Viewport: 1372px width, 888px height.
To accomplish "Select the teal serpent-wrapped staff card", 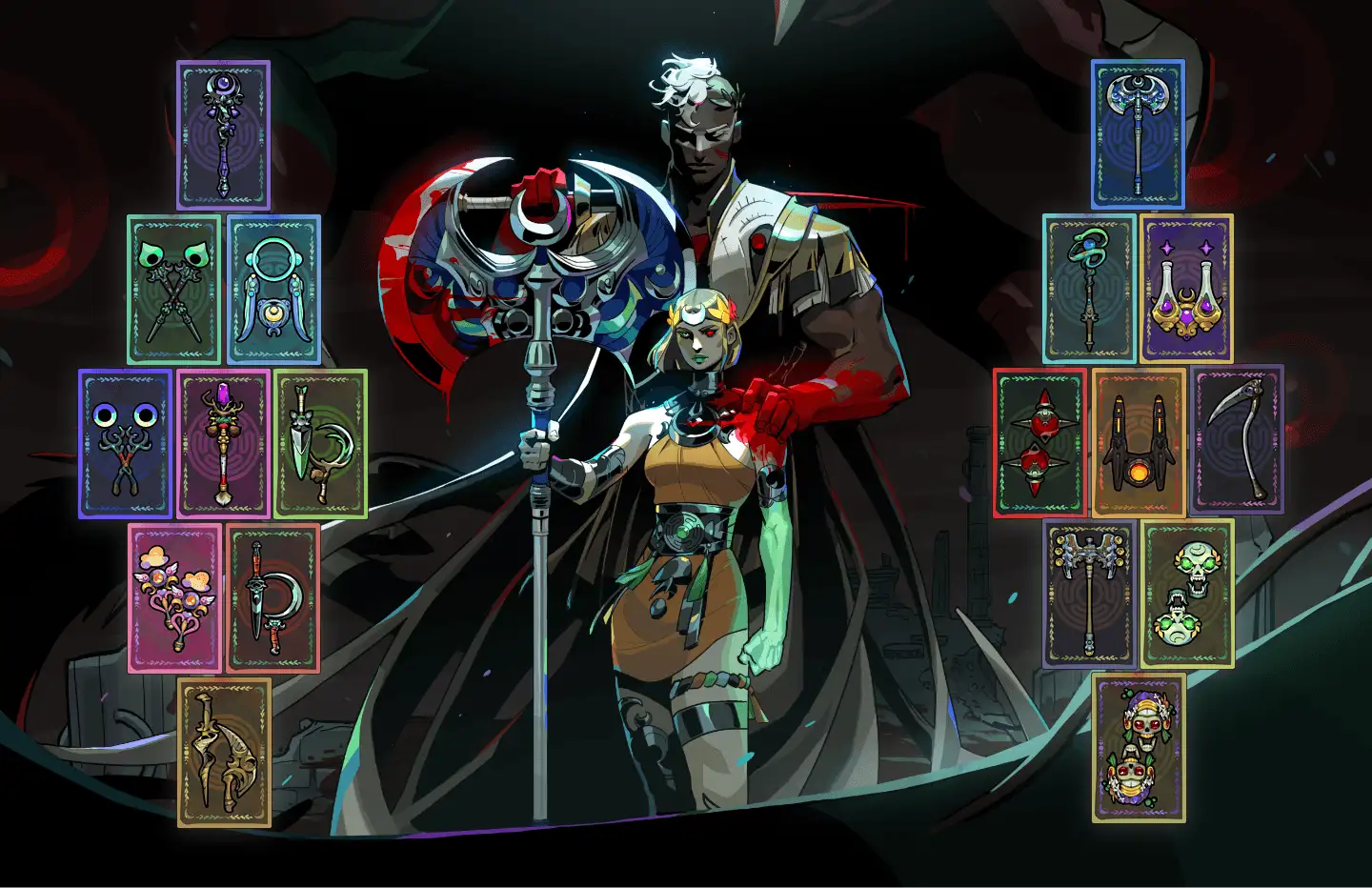I will click(x=1090, y=290).
